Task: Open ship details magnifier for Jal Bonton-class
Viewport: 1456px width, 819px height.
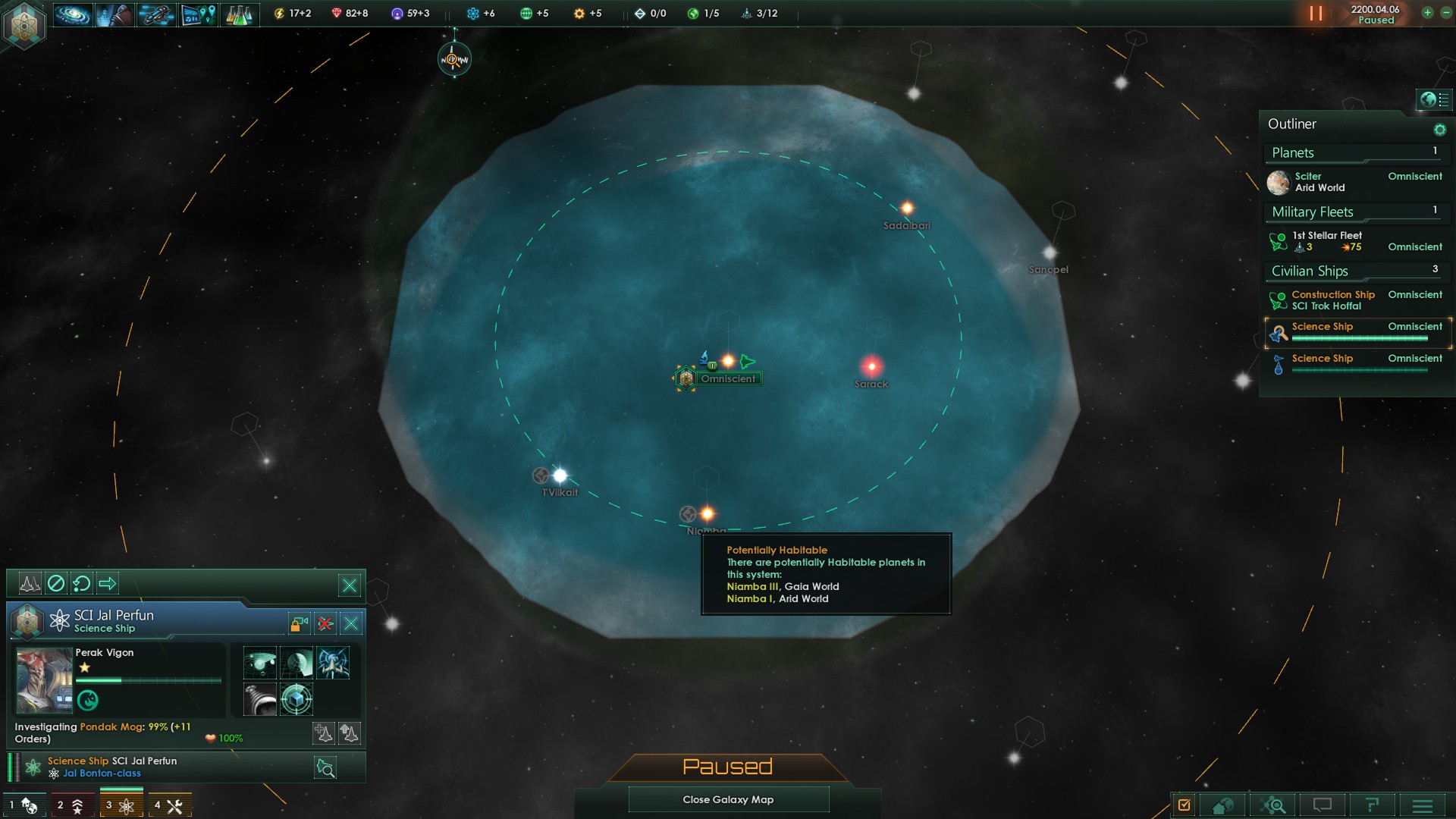Action: [x=325, y=767]
